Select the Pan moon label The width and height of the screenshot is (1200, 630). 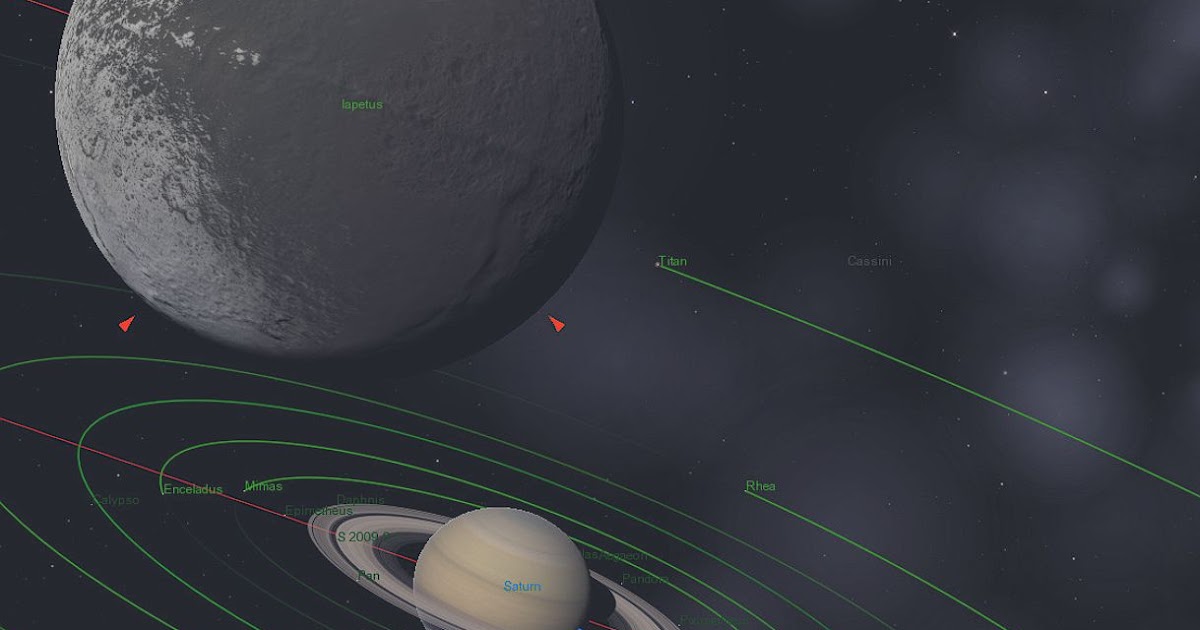tap(368, 576)
